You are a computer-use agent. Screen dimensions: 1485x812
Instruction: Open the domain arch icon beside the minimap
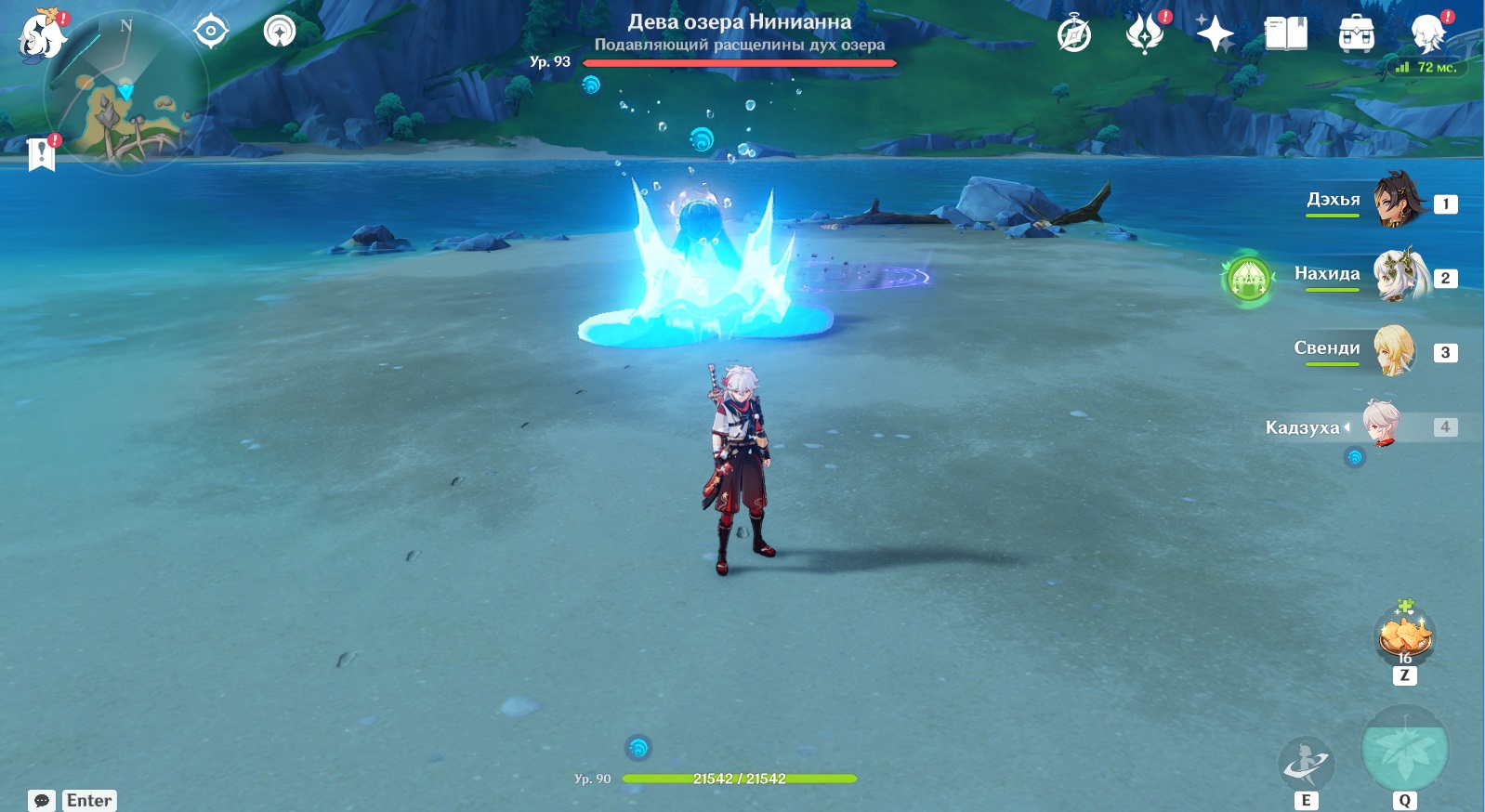(x=279, y=32)
